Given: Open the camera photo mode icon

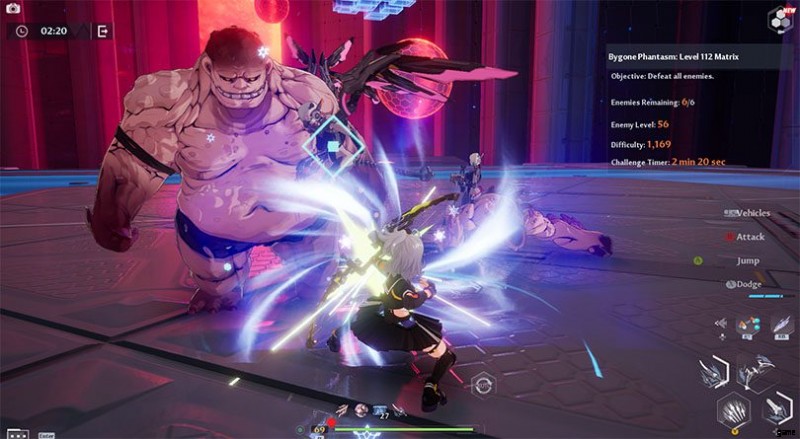Looking at the screenshot, I should [12, 8].
